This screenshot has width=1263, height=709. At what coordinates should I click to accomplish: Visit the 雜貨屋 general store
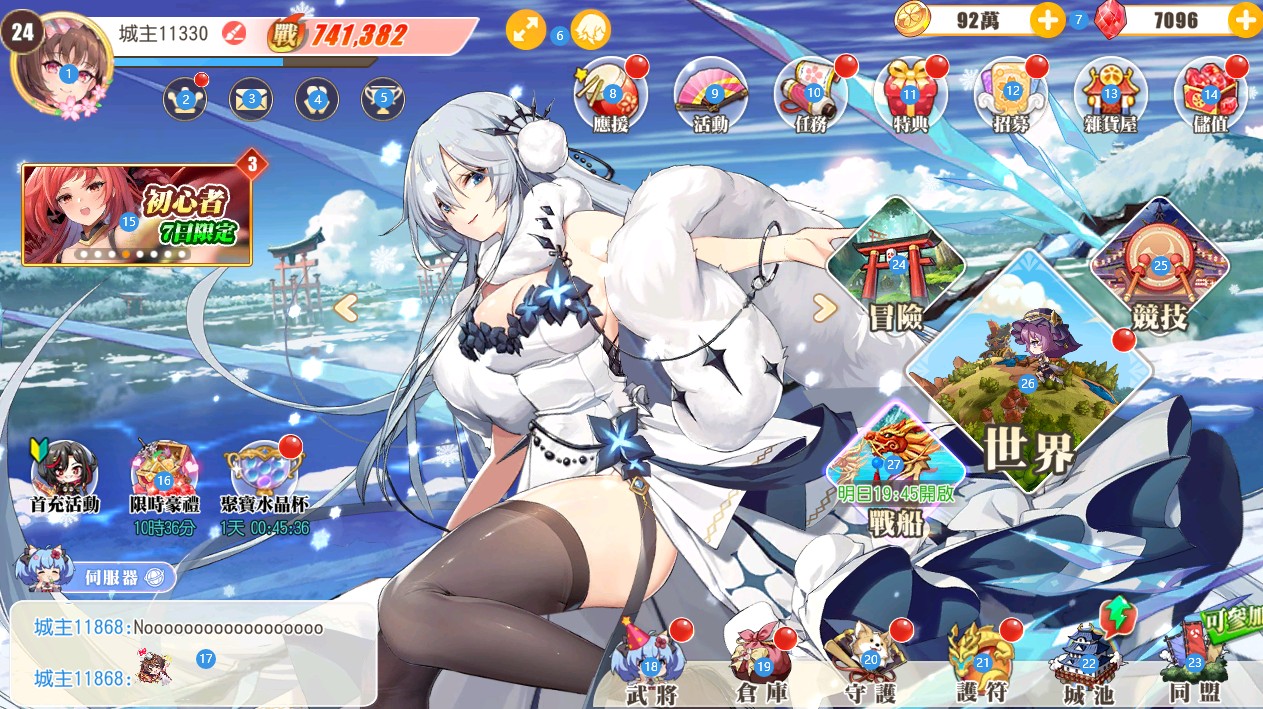tap(1110, 95)
